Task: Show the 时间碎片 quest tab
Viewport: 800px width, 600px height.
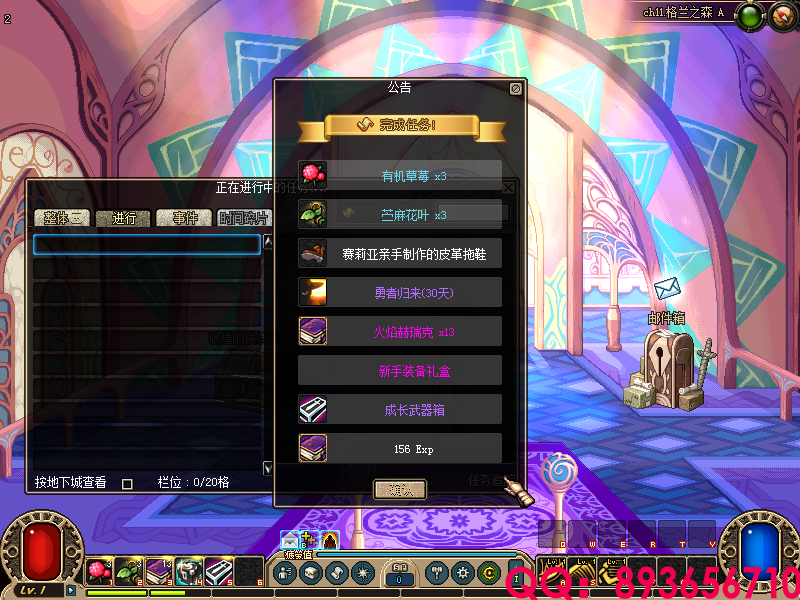Action: point(244,218)
